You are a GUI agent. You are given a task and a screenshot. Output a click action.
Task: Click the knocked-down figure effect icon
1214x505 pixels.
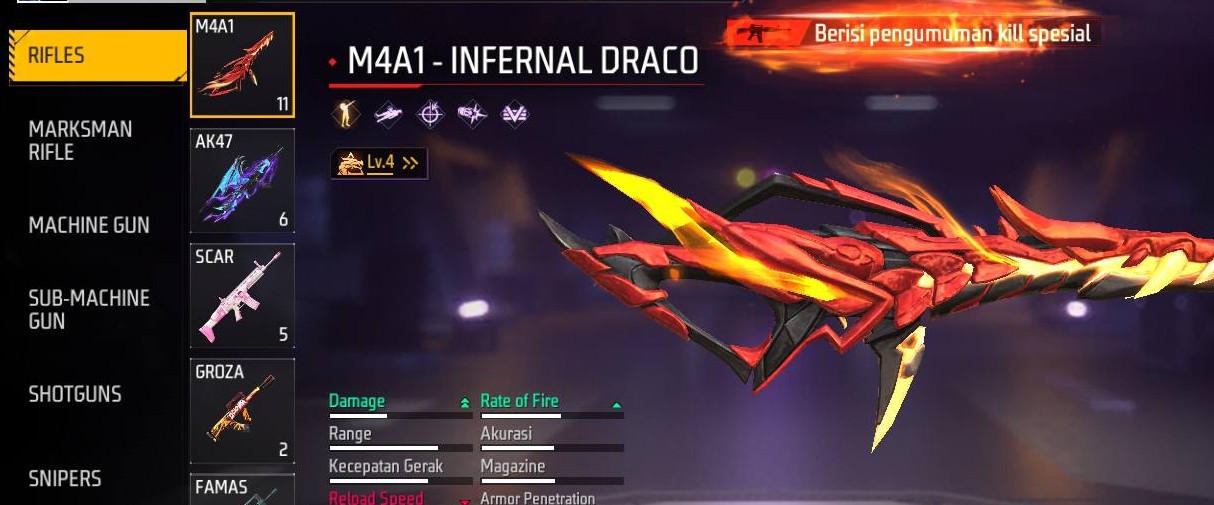point(388,115)
